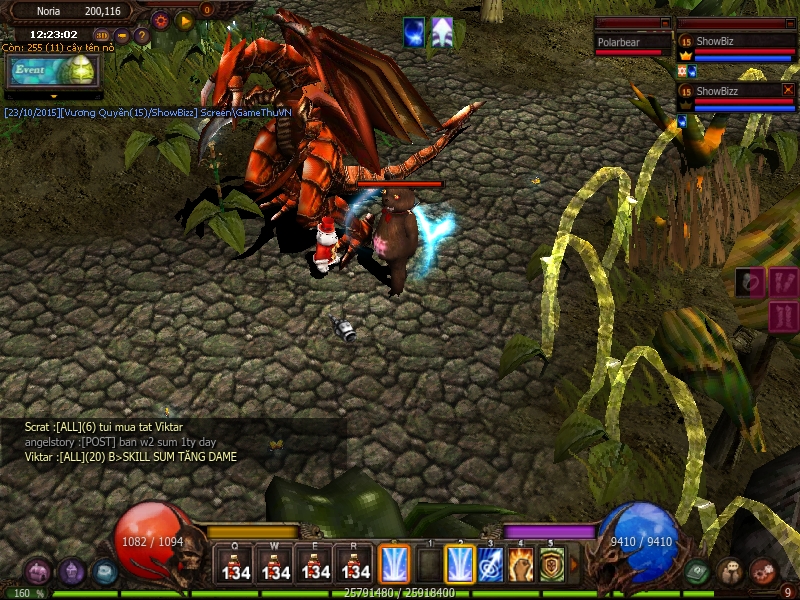Toggle the 3D camera button
Viewport: 800px width, 600px height.
click(103, 36)
